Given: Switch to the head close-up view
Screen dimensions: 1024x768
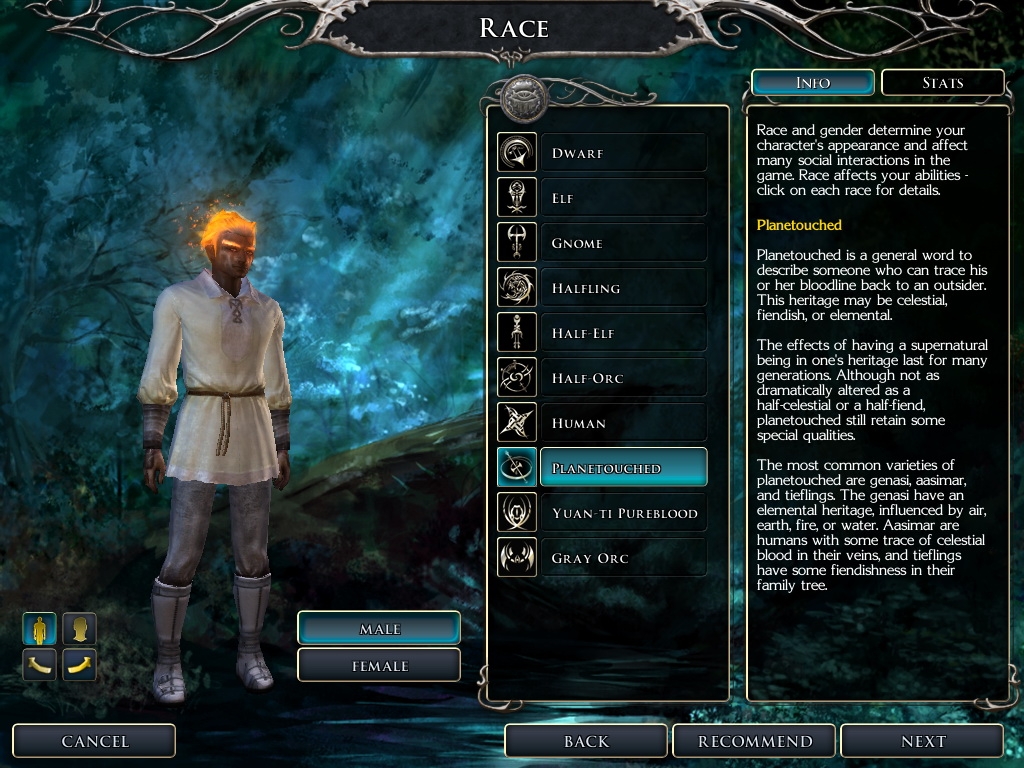Looking at the screenshot, I should (80, 628).
